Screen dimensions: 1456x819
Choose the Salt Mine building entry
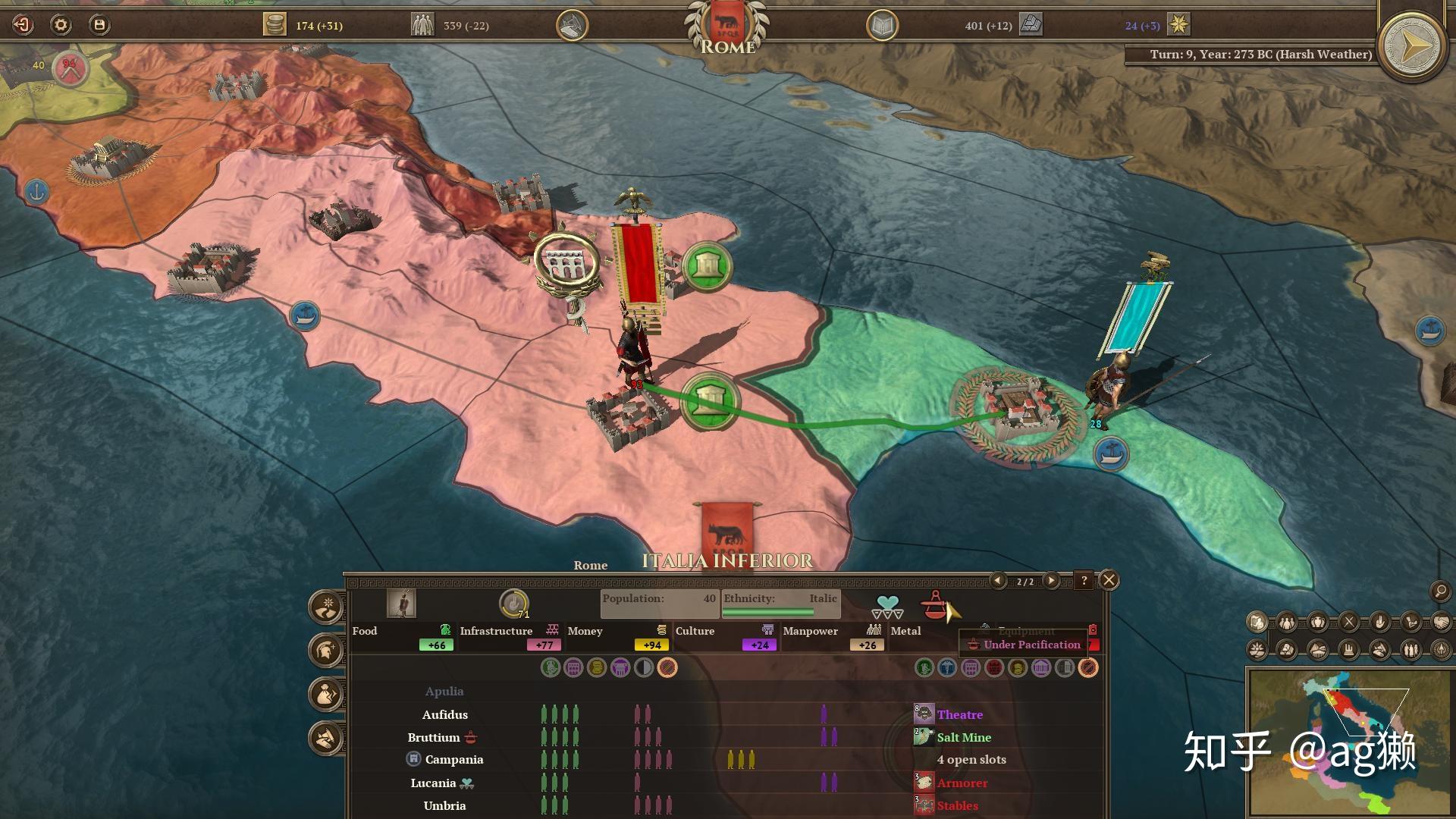(x=963, y=737)
